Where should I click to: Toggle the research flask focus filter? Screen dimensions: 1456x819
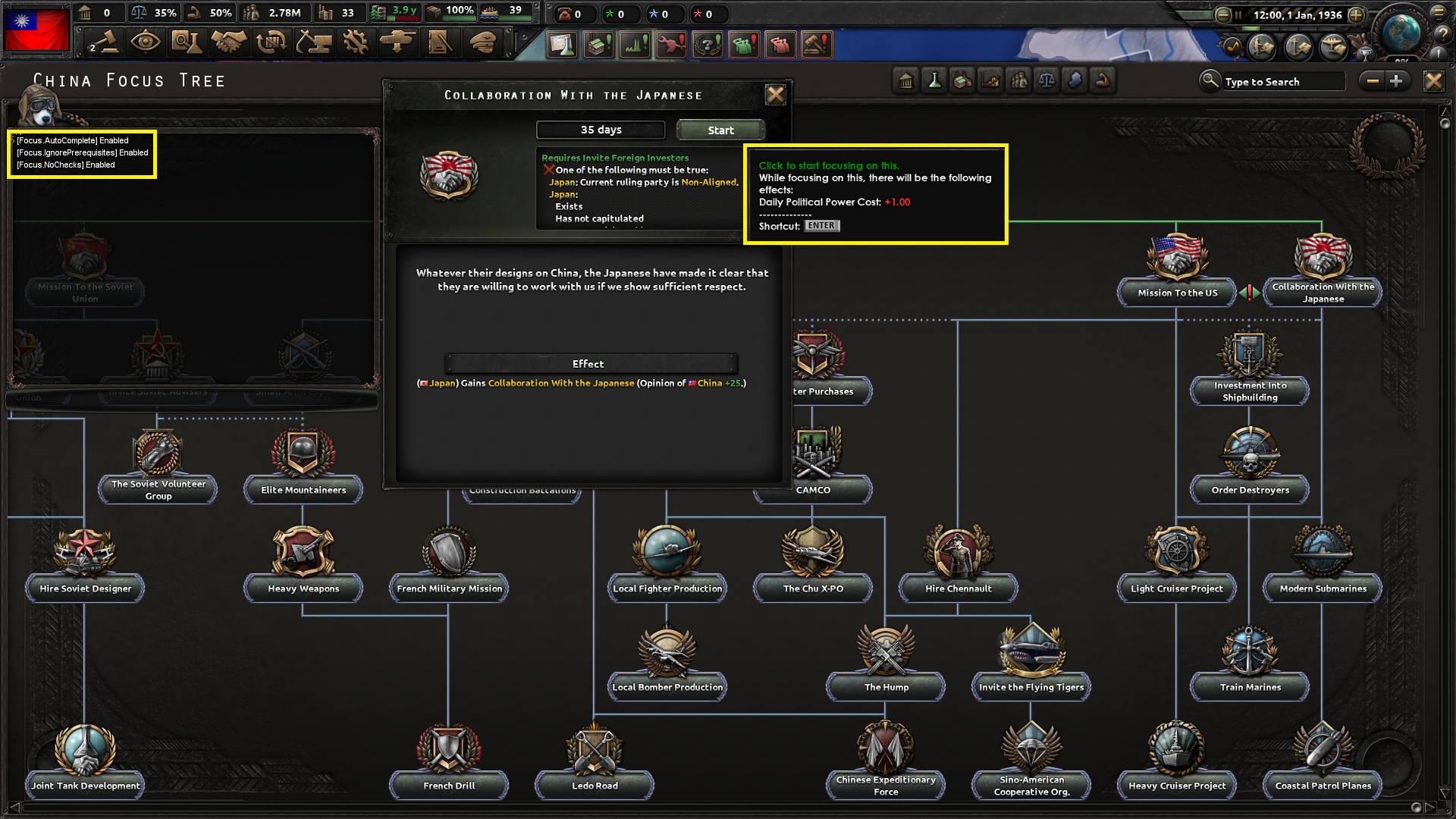(934, 80)
